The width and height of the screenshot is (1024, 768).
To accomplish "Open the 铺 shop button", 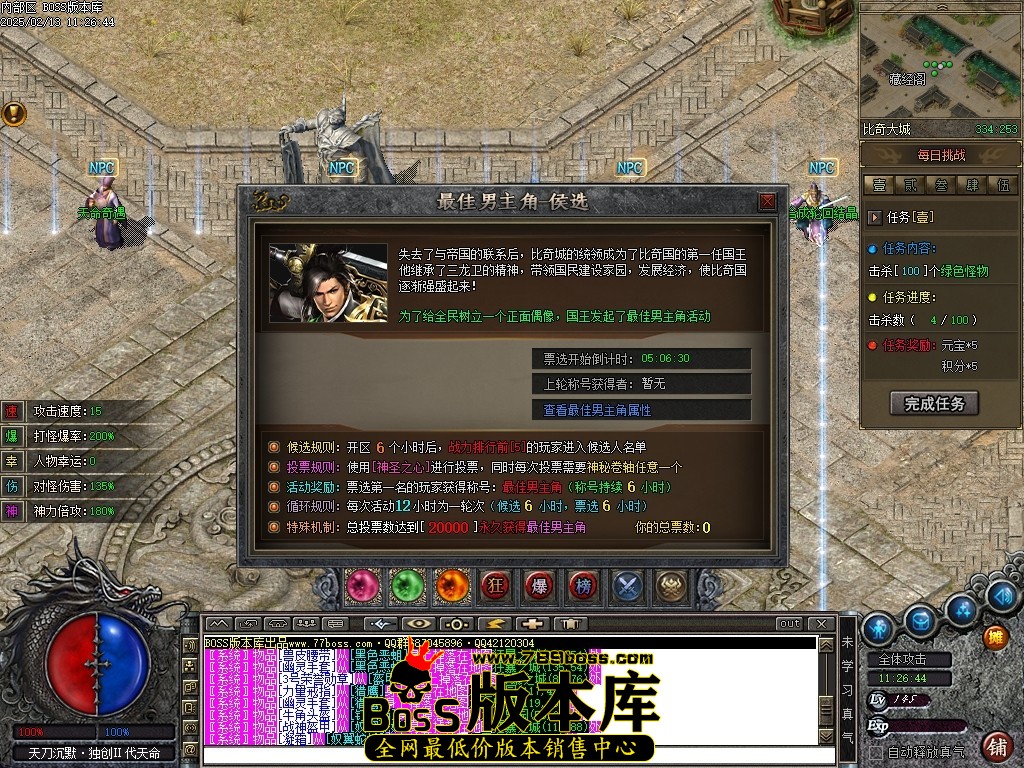I will click(997, 745).
